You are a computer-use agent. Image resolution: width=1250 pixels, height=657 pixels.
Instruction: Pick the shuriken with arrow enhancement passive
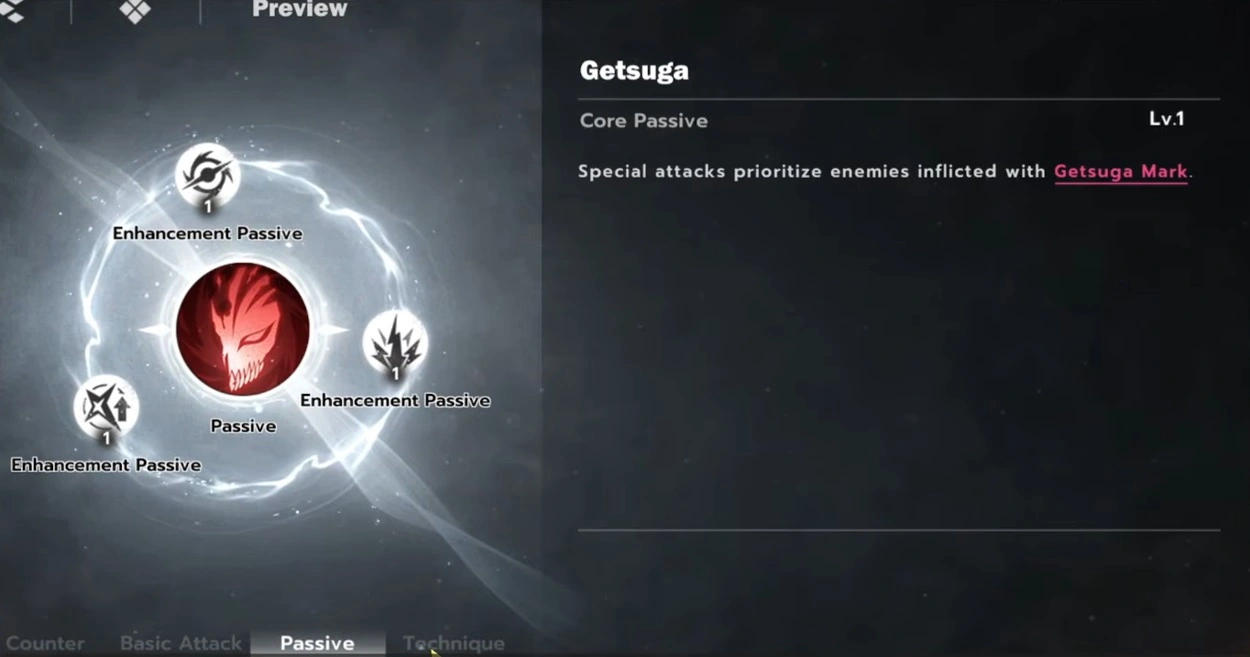click(106, 407)
